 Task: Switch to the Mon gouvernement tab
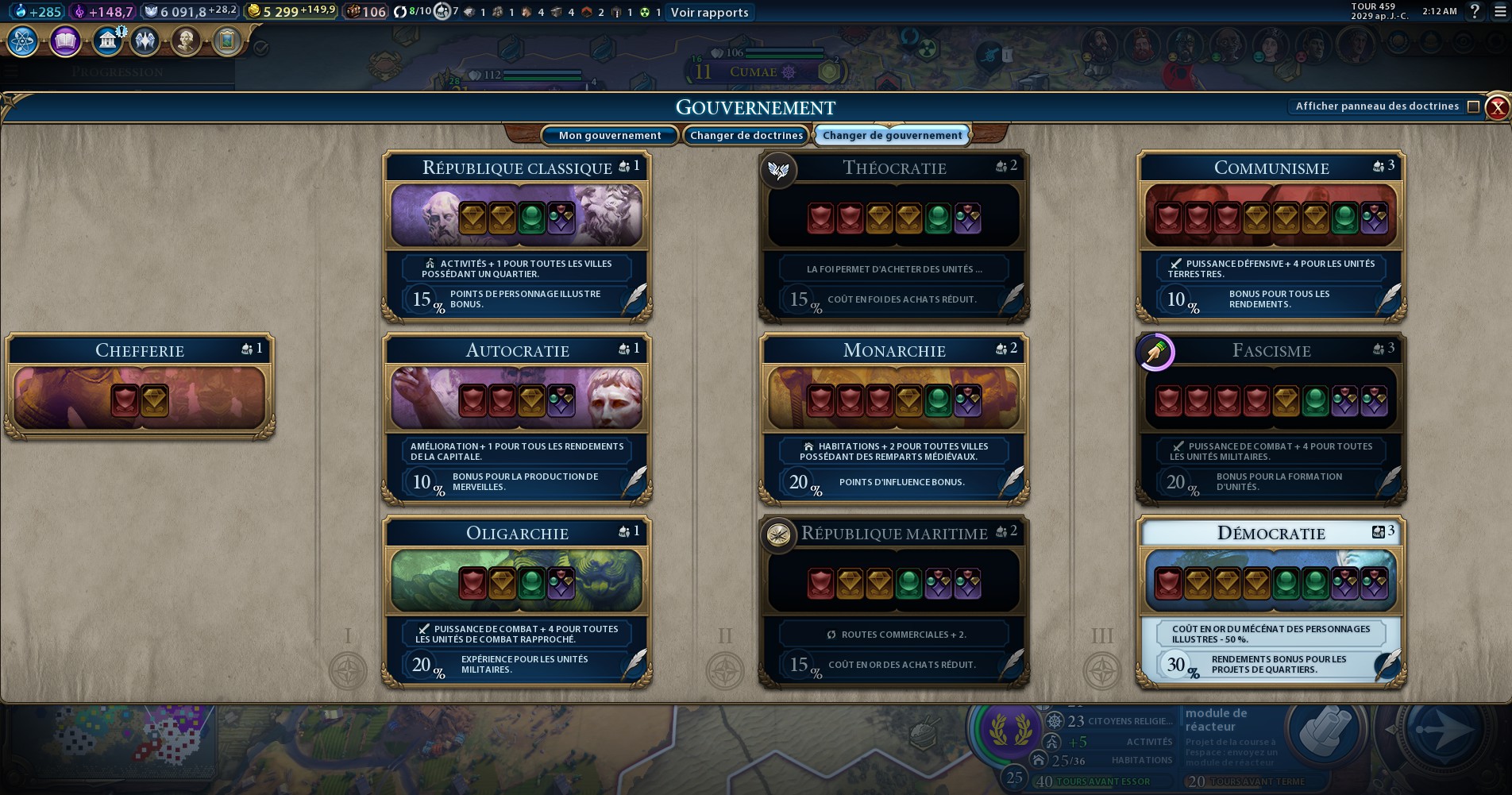tap(609, 136)
